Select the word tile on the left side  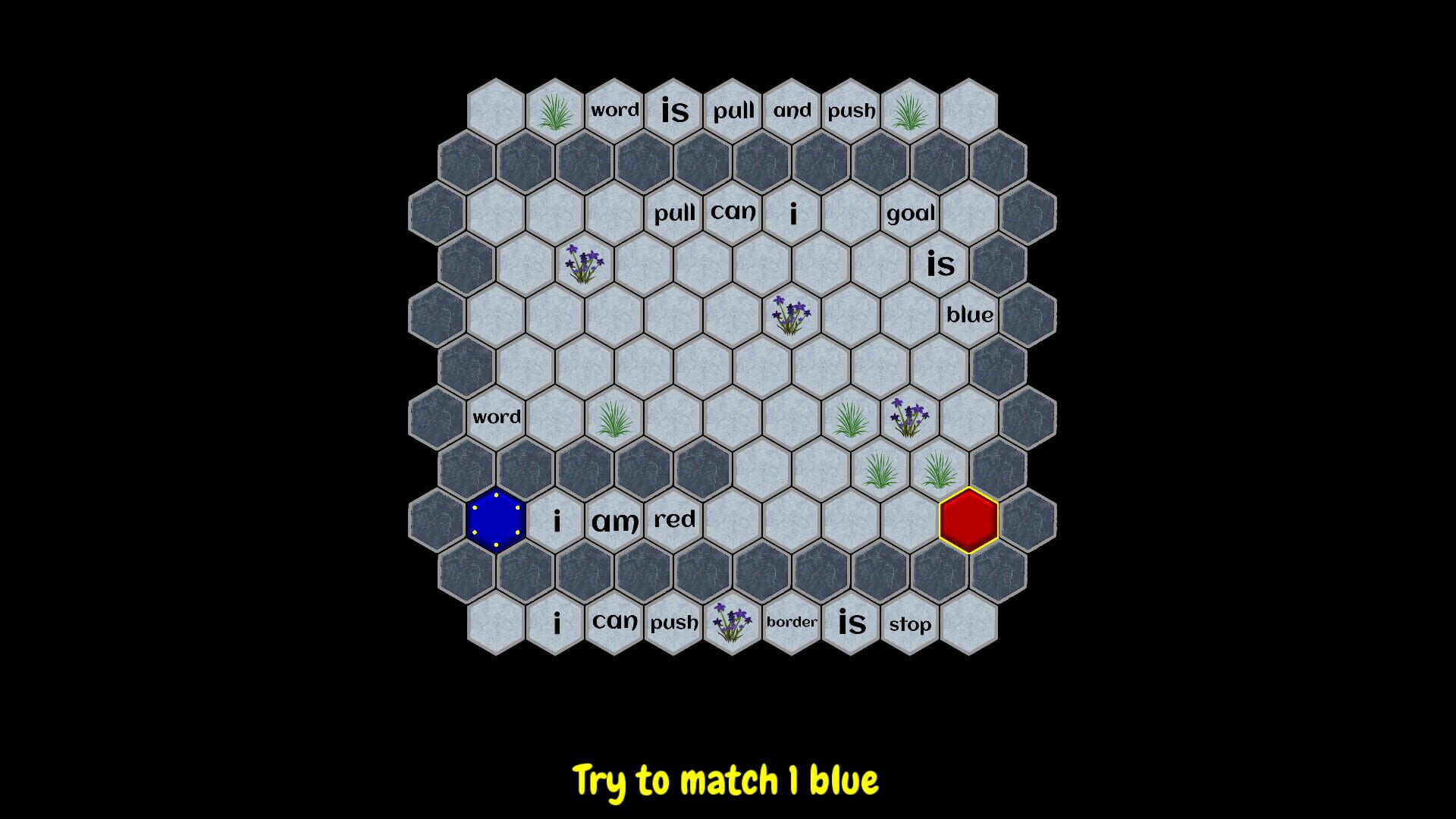coord(497,416)
